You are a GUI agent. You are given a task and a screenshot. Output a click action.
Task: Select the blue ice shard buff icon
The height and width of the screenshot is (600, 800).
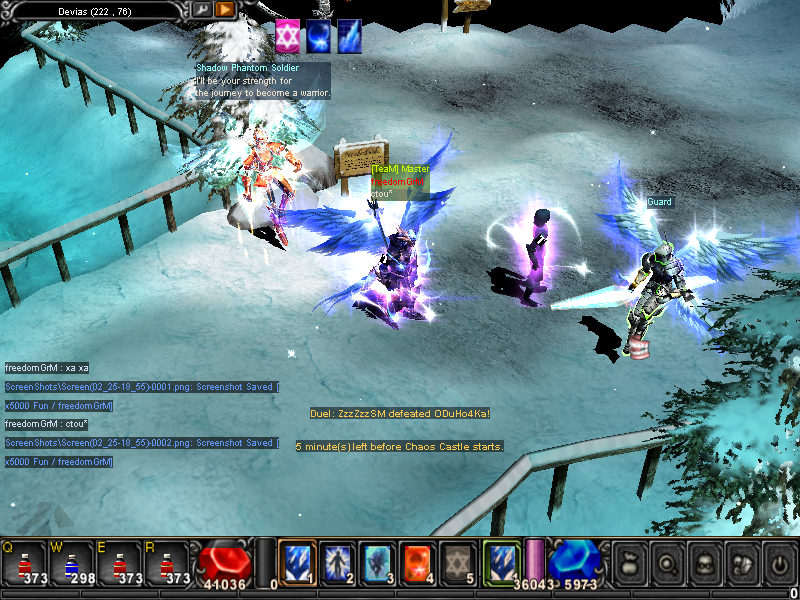tap(349, 36)
